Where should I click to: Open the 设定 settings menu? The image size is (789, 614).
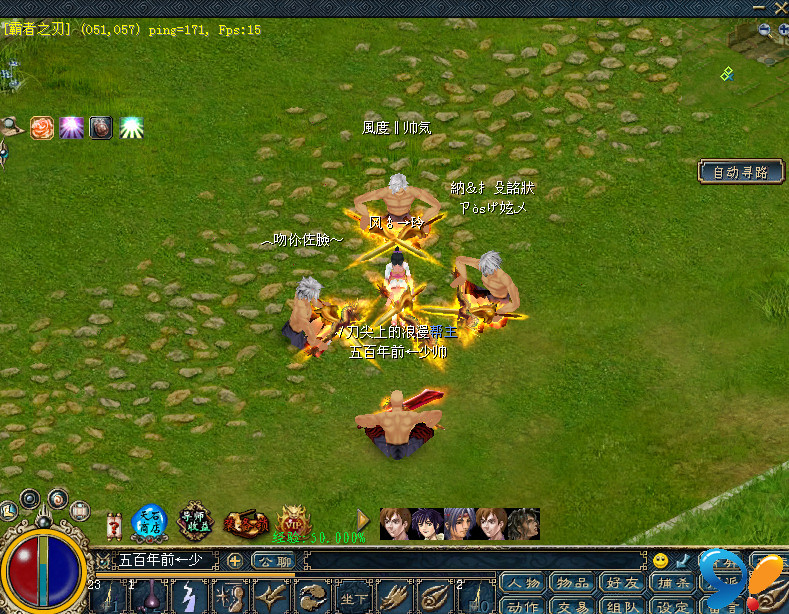pyautogui.click(x=672, y=605)
